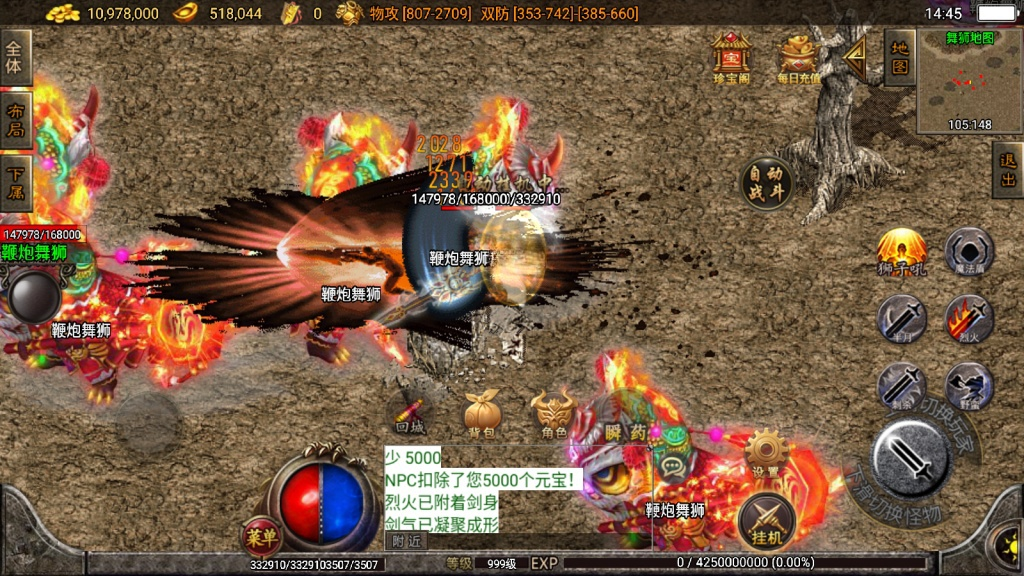Use the 刺杀 thrust skill
This screenshot has width=1024, height=576.
click(901, 387)
